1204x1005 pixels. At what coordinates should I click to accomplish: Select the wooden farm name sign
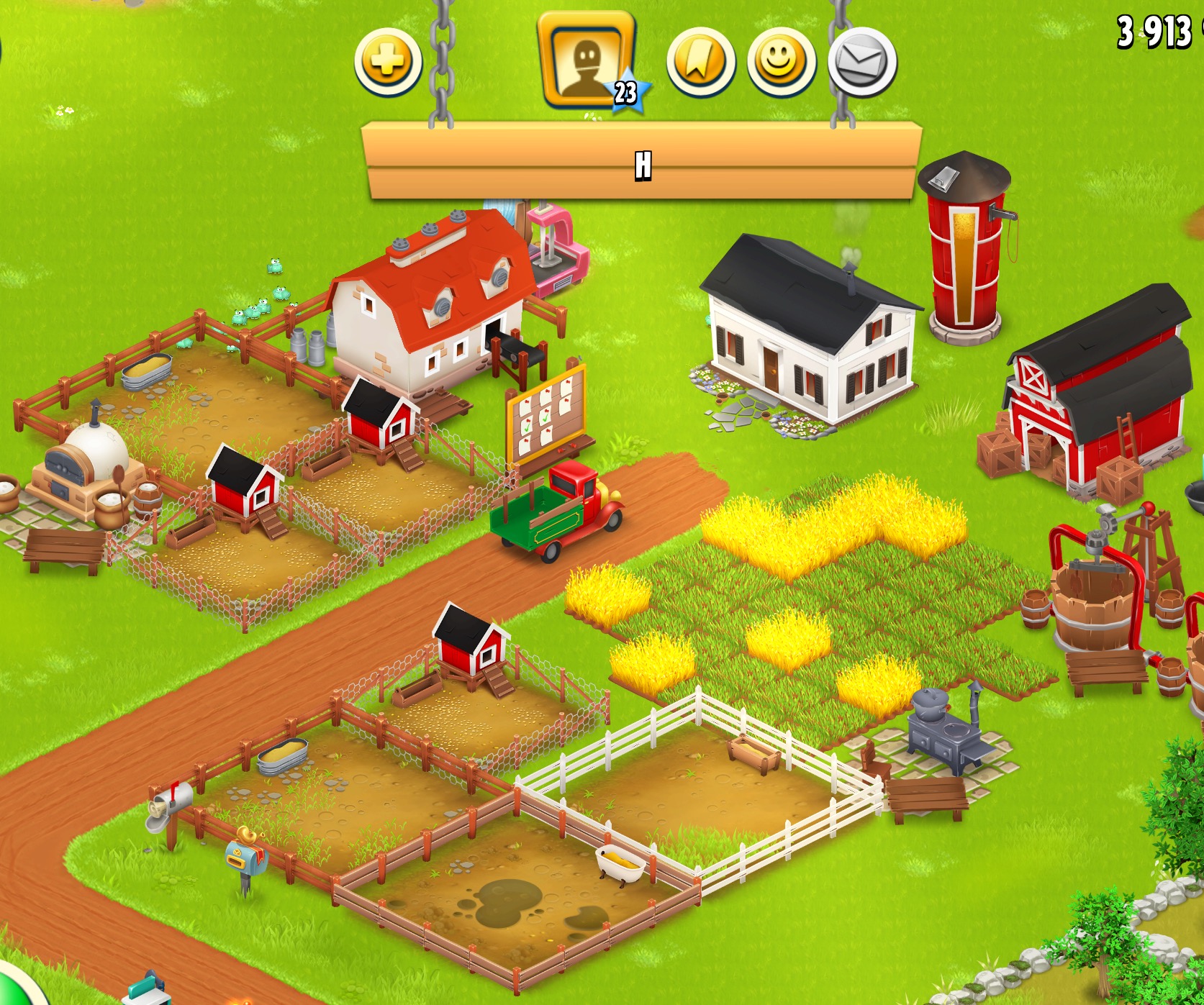(642, 163)
